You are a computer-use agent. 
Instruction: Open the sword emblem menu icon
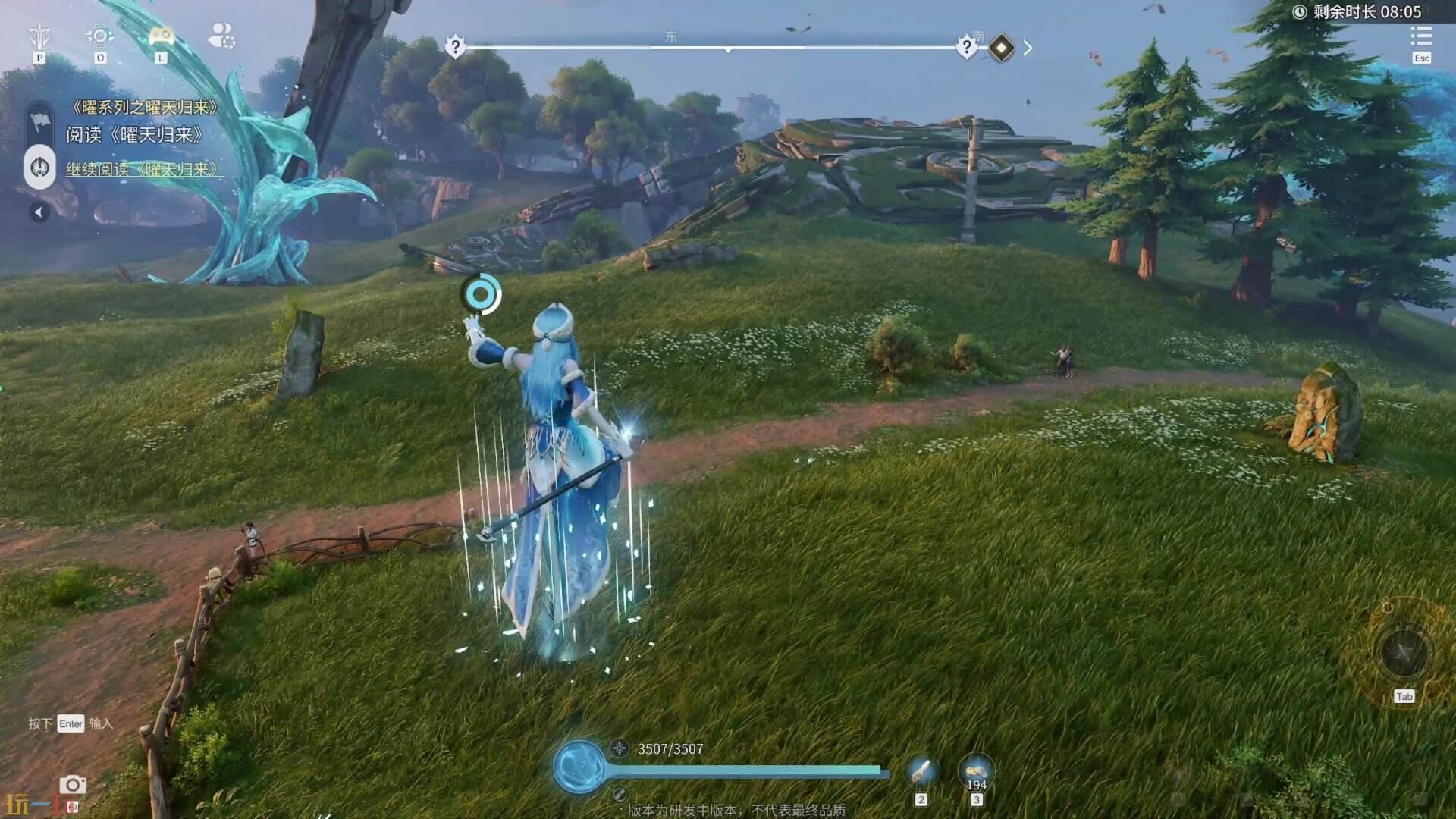[39, 36]
